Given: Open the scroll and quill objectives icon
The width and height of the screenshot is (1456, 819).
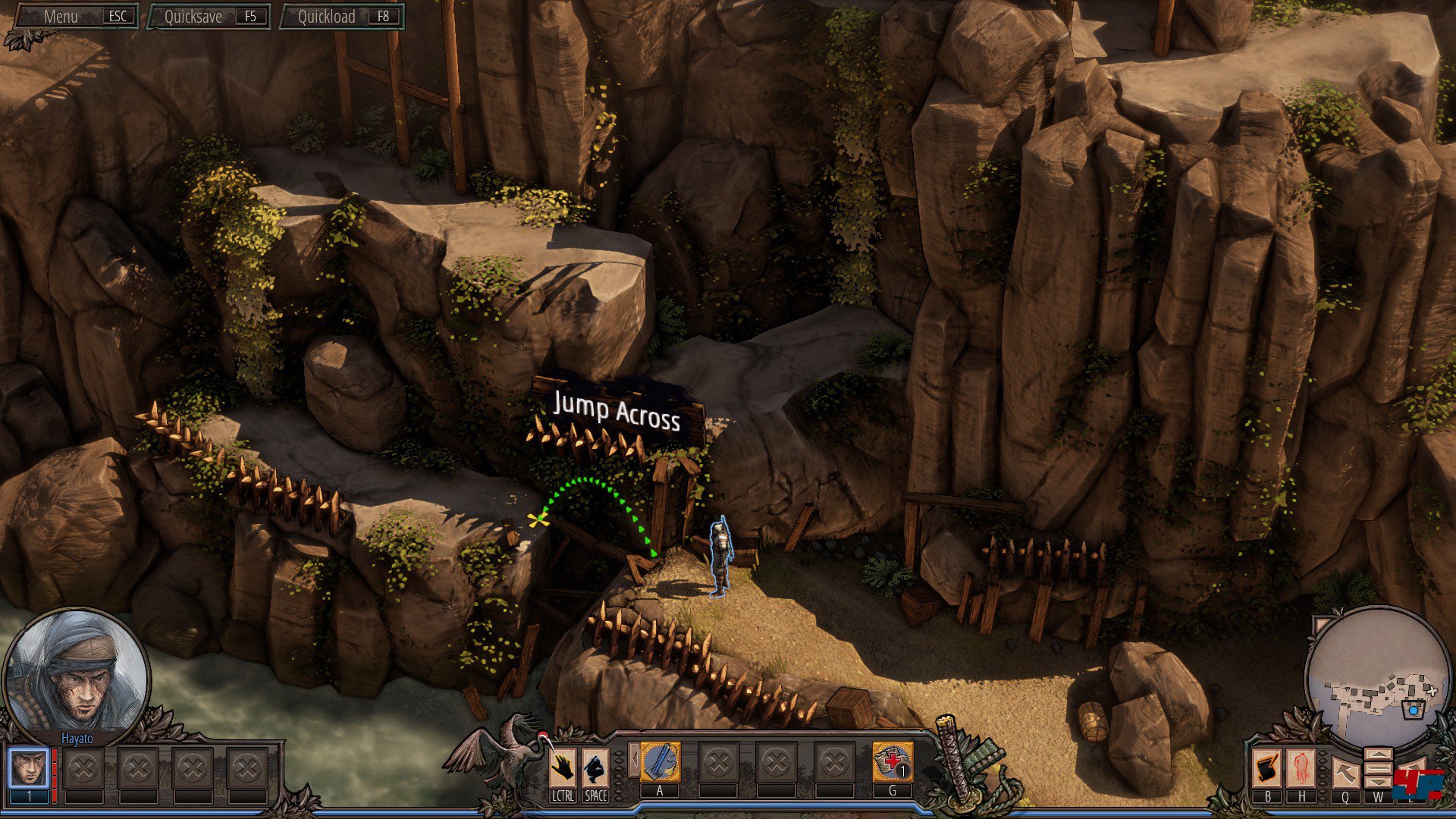Looking at the screenshot, I should [1267, 769].
